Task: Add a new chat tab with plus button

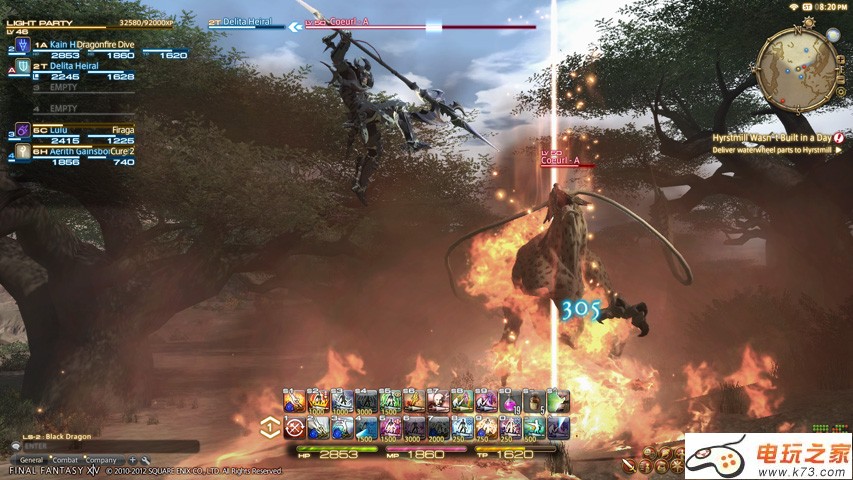Action: click(x=131, y=459)
